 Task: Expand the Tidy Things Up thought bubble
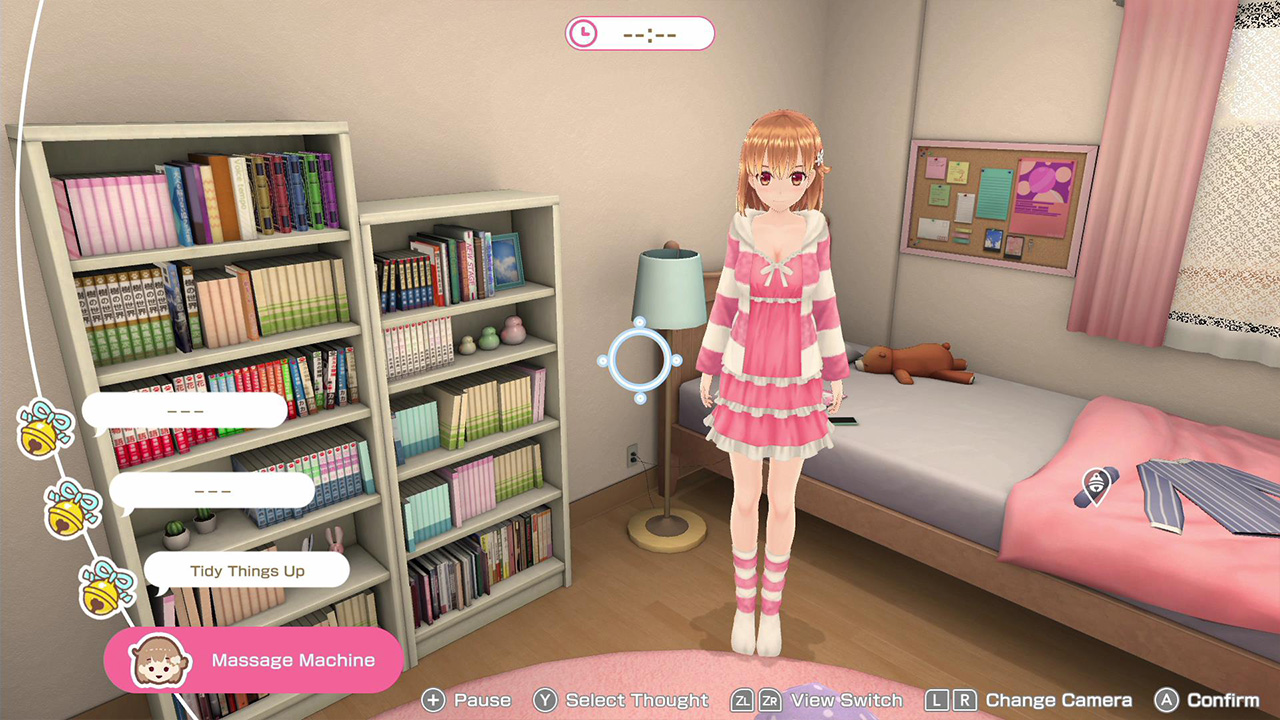[247, 569]
